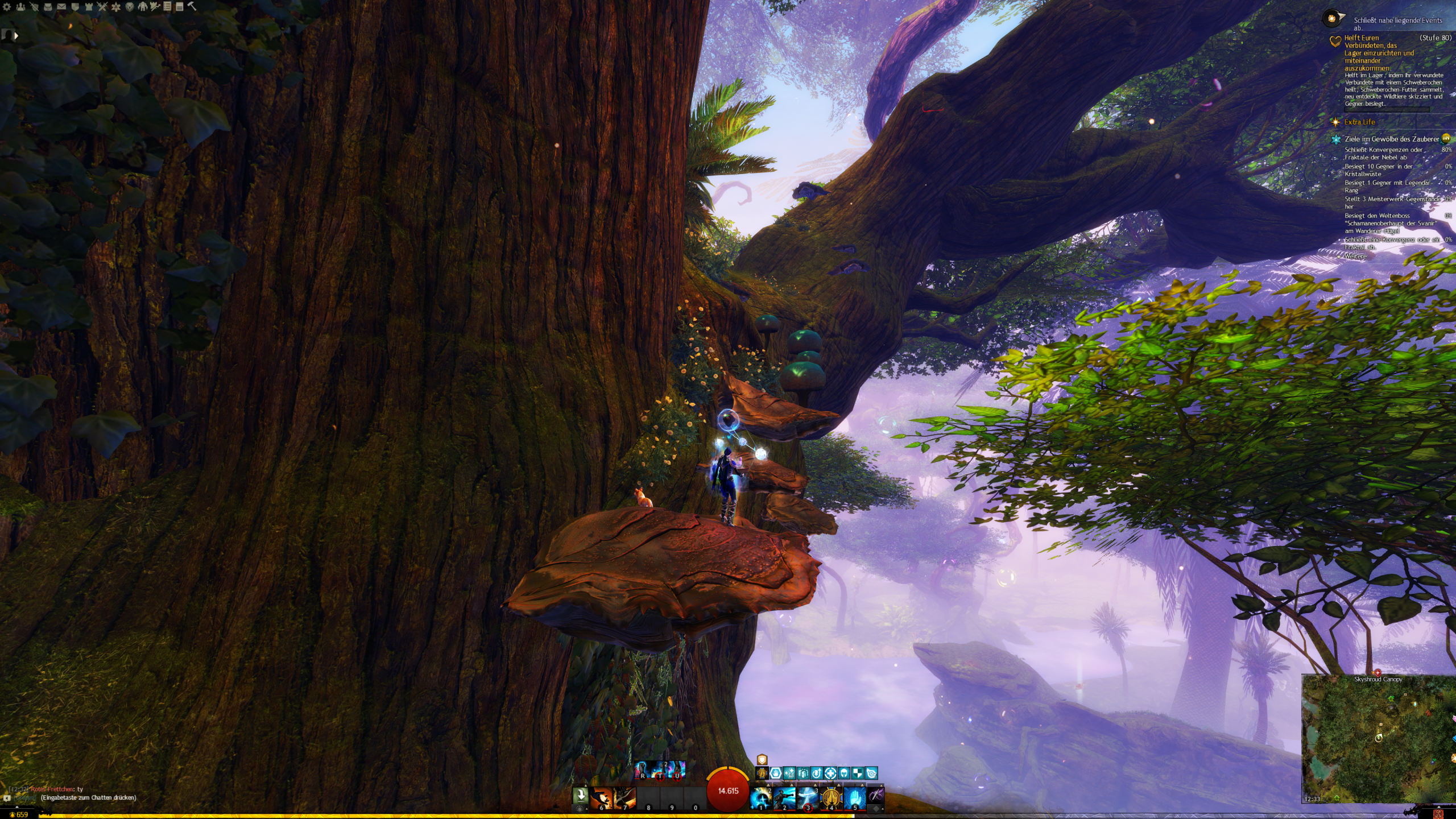
Task: Click the green weapon swap arrow
Action: [580, 796]
